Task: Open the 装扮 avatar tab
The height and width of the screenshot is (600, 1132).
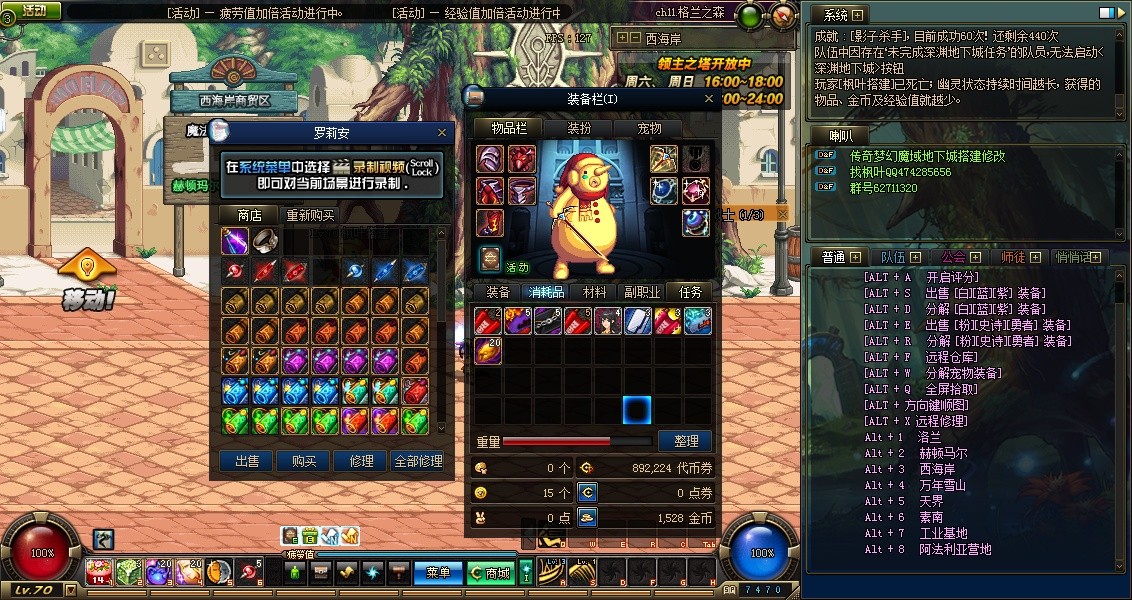Action: [579, 128]
